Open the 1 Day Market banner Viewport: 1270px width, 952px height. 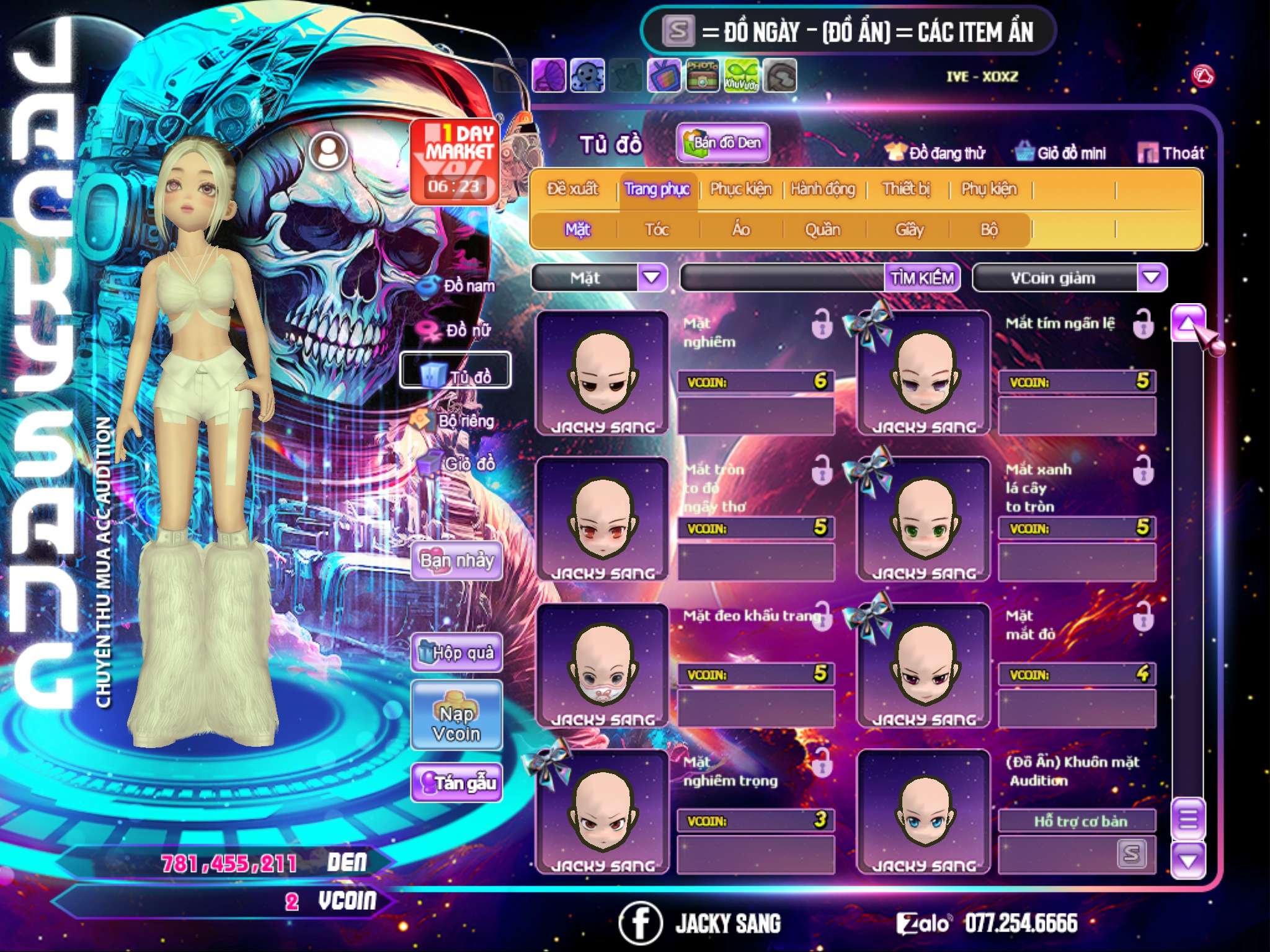point(455,161)
